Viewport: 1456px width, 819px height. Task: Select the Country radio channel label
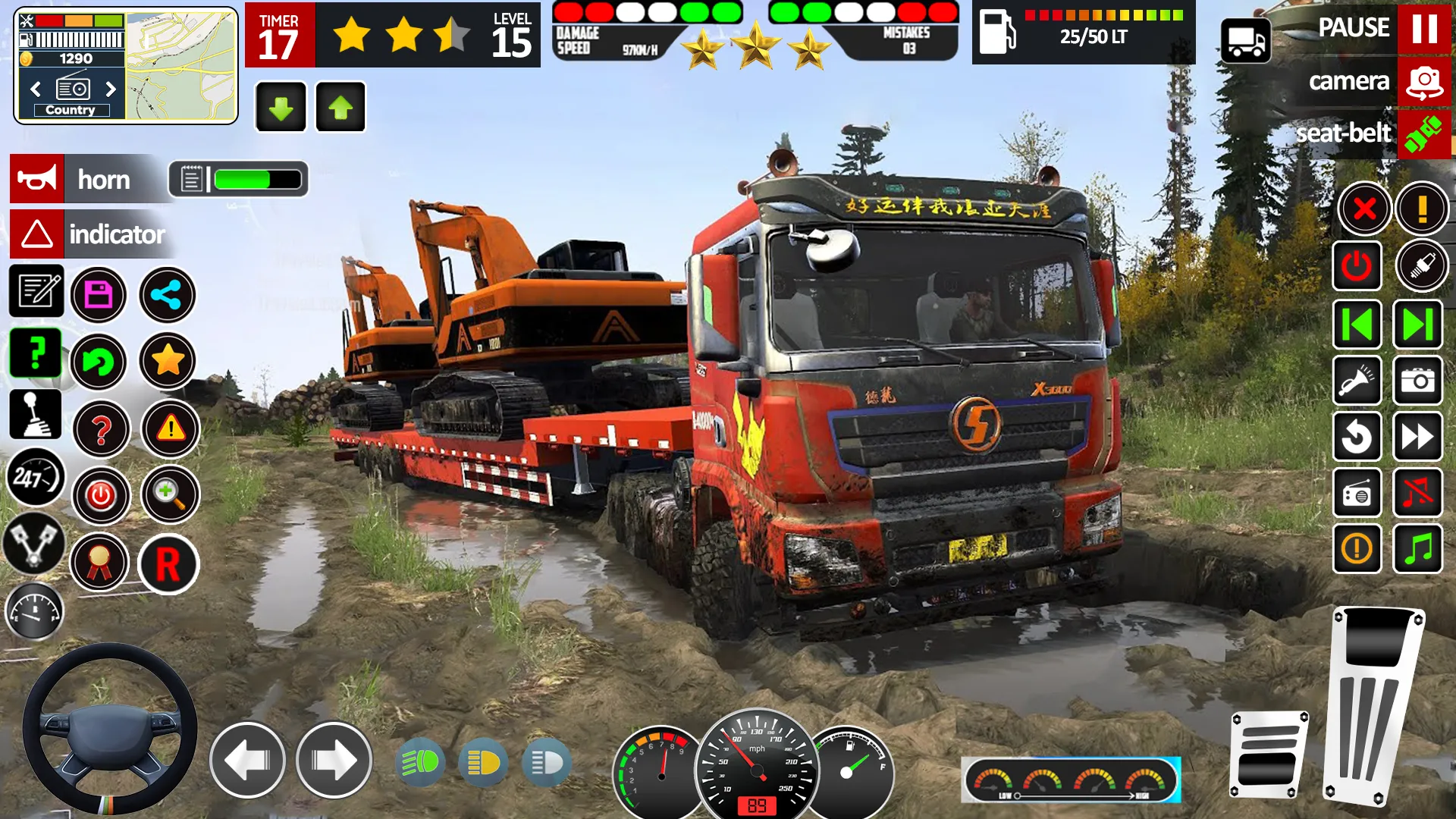(x=71, y=109)
